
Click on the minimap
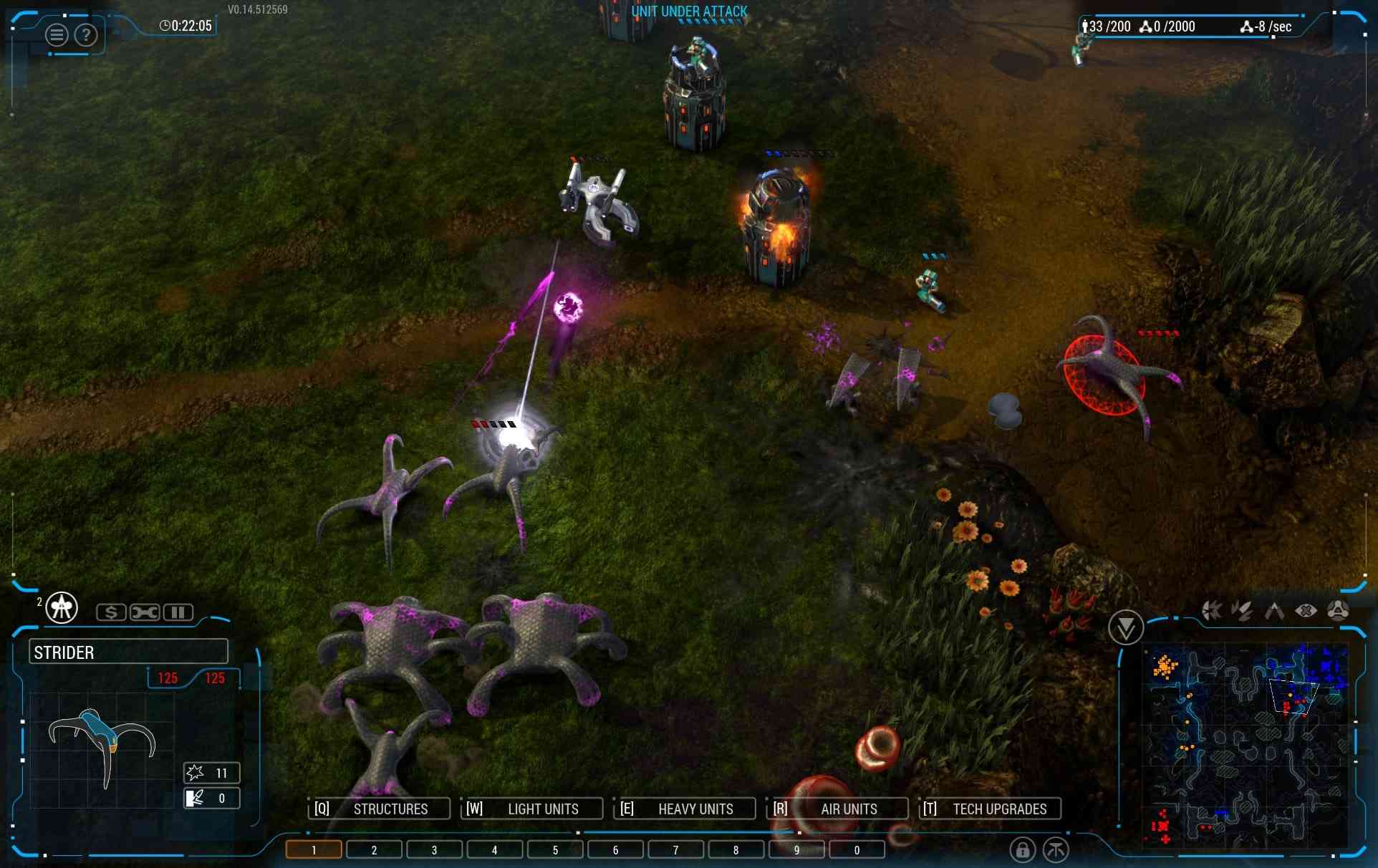coord(1246,745)
